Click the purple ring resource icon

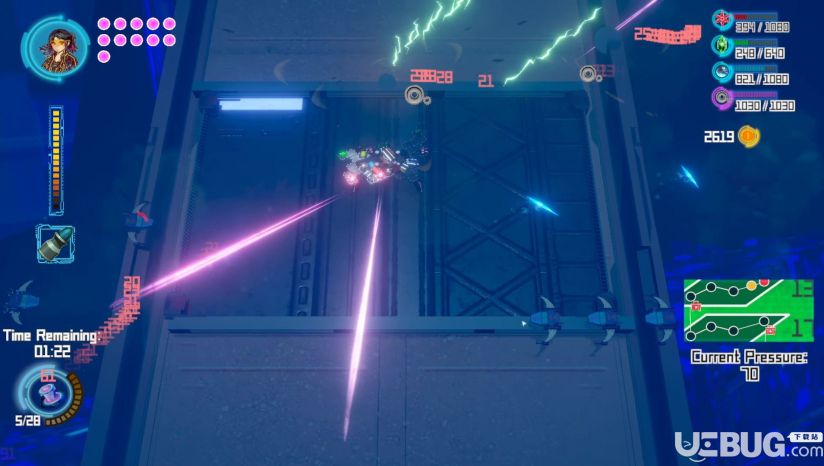tap(722, 98)
